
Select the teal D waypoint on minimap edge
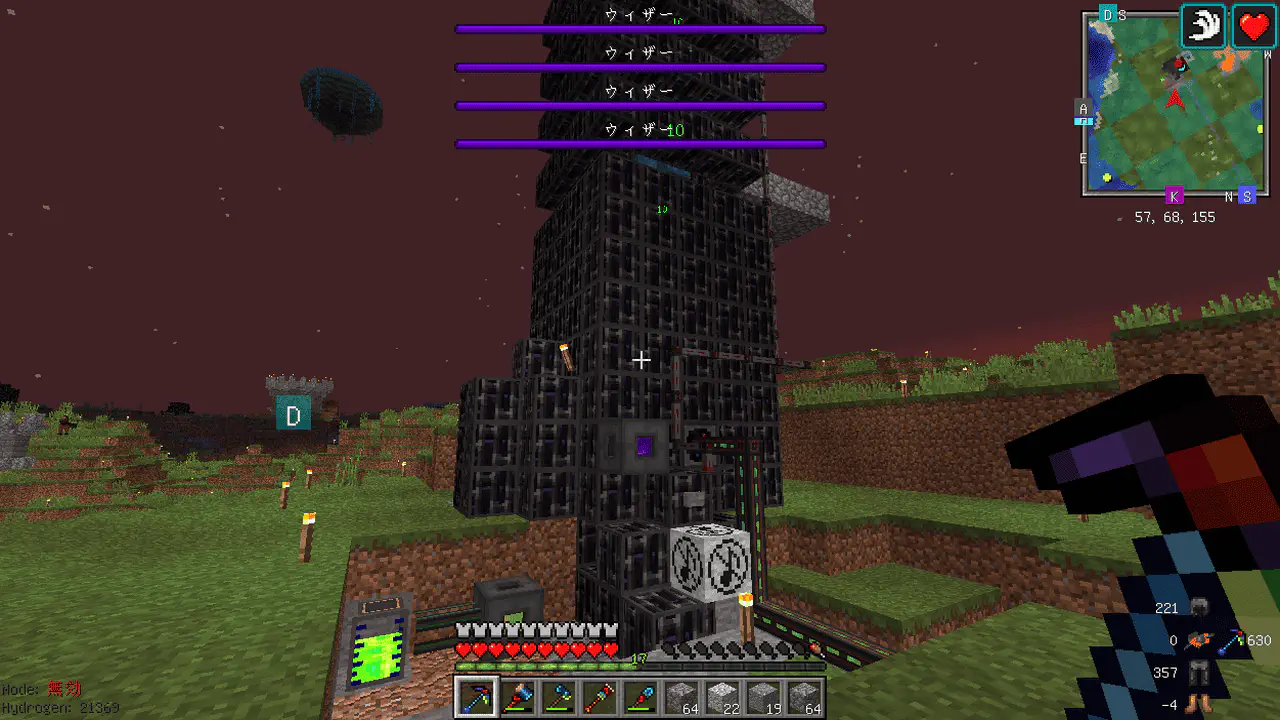[1107, 14]
